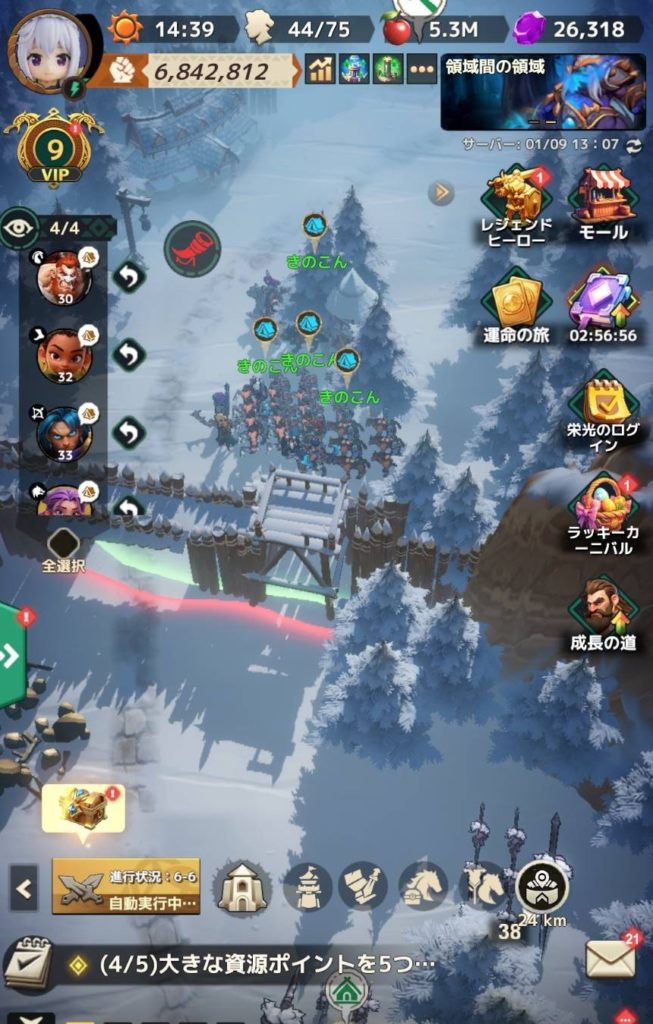The image size is (653, 1024).
Task: Select the level 32 hero portrait
Action: (63, 355)
